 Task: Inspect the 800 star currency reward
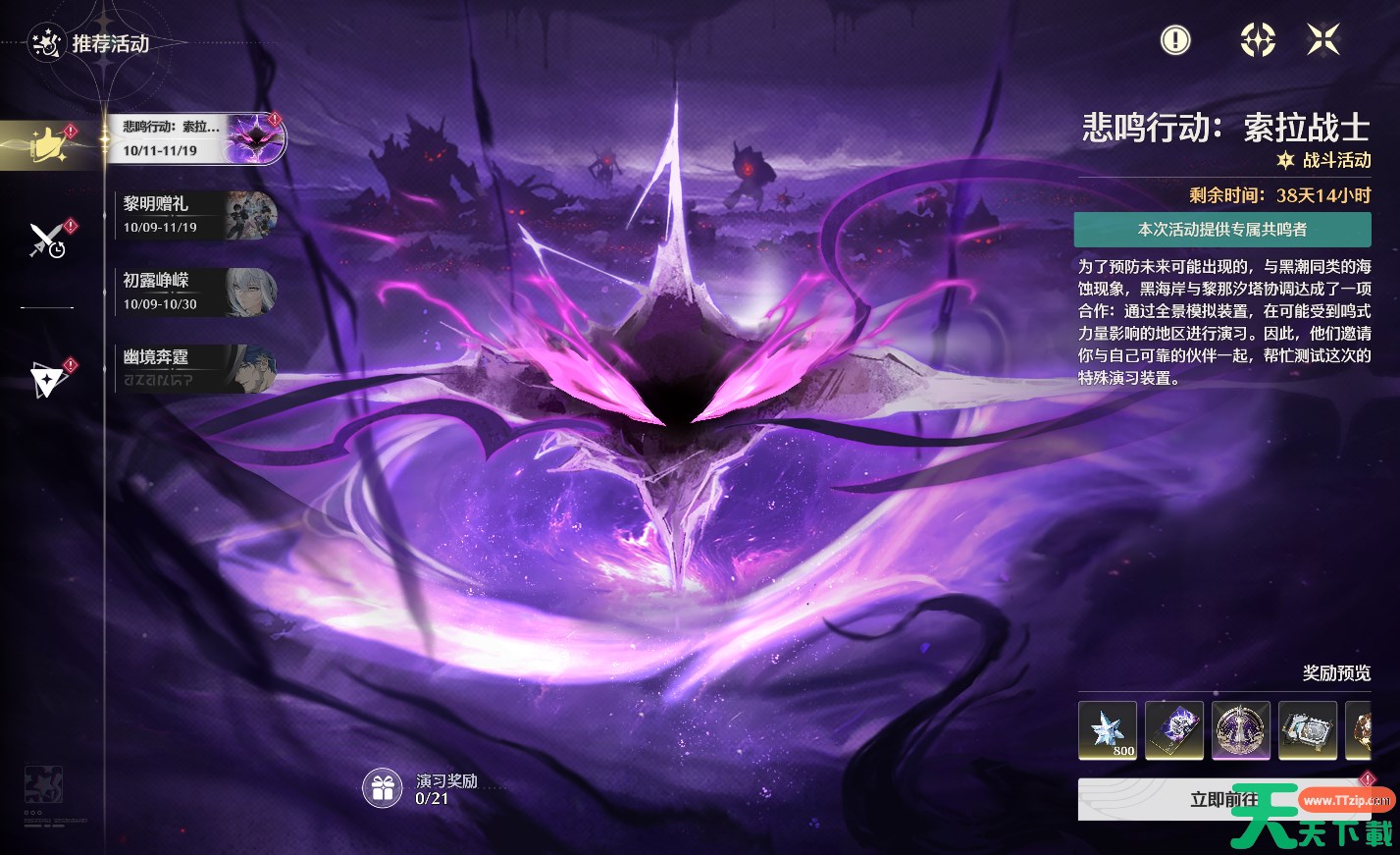click(x=1108, y=730)
